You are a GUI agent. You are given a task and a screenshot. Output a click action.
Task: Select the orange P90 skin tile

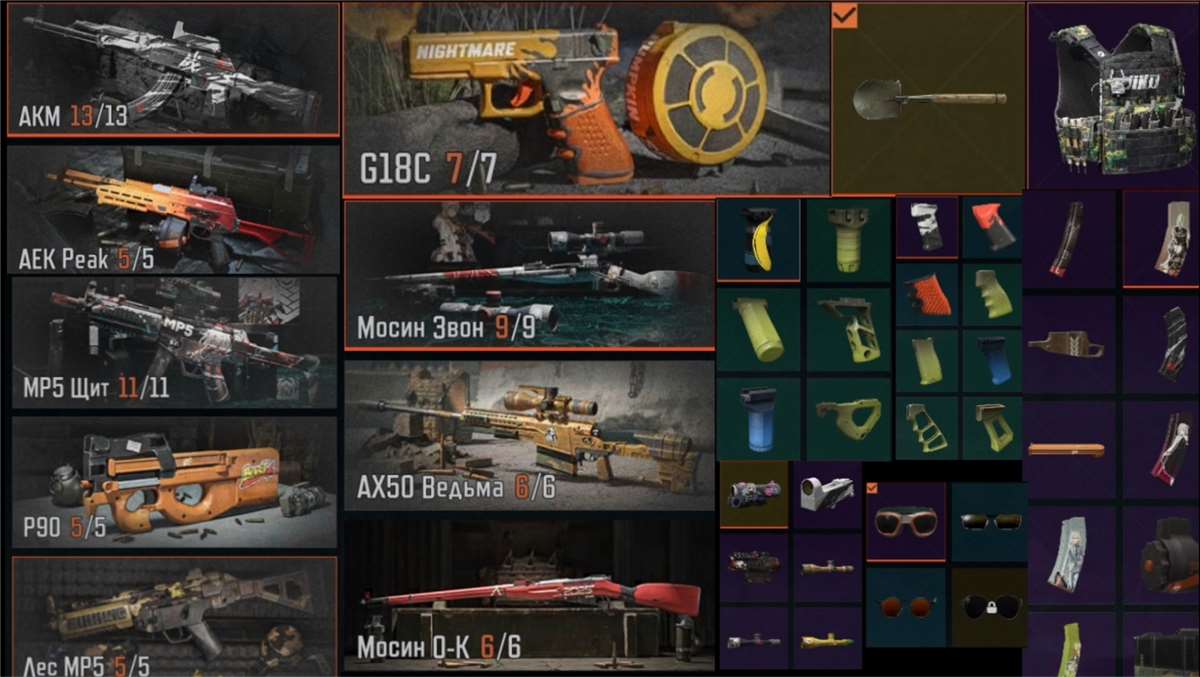[173, 482]
